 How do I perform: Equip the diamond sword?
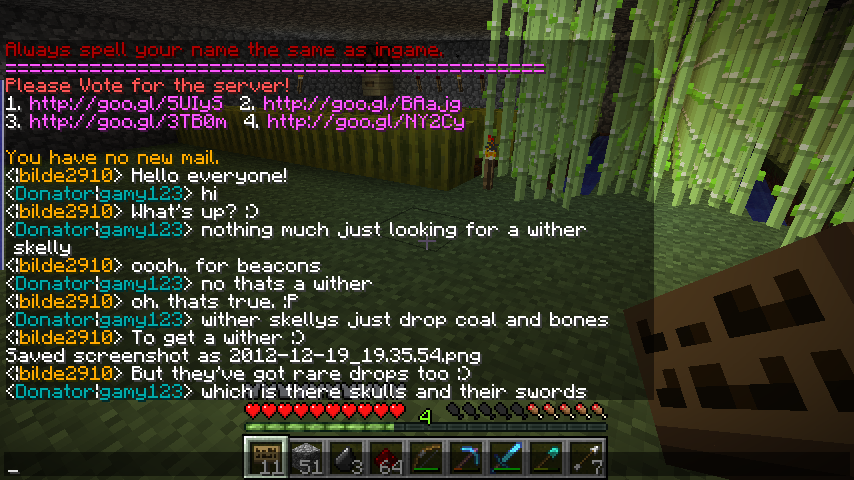click(507, 458)
